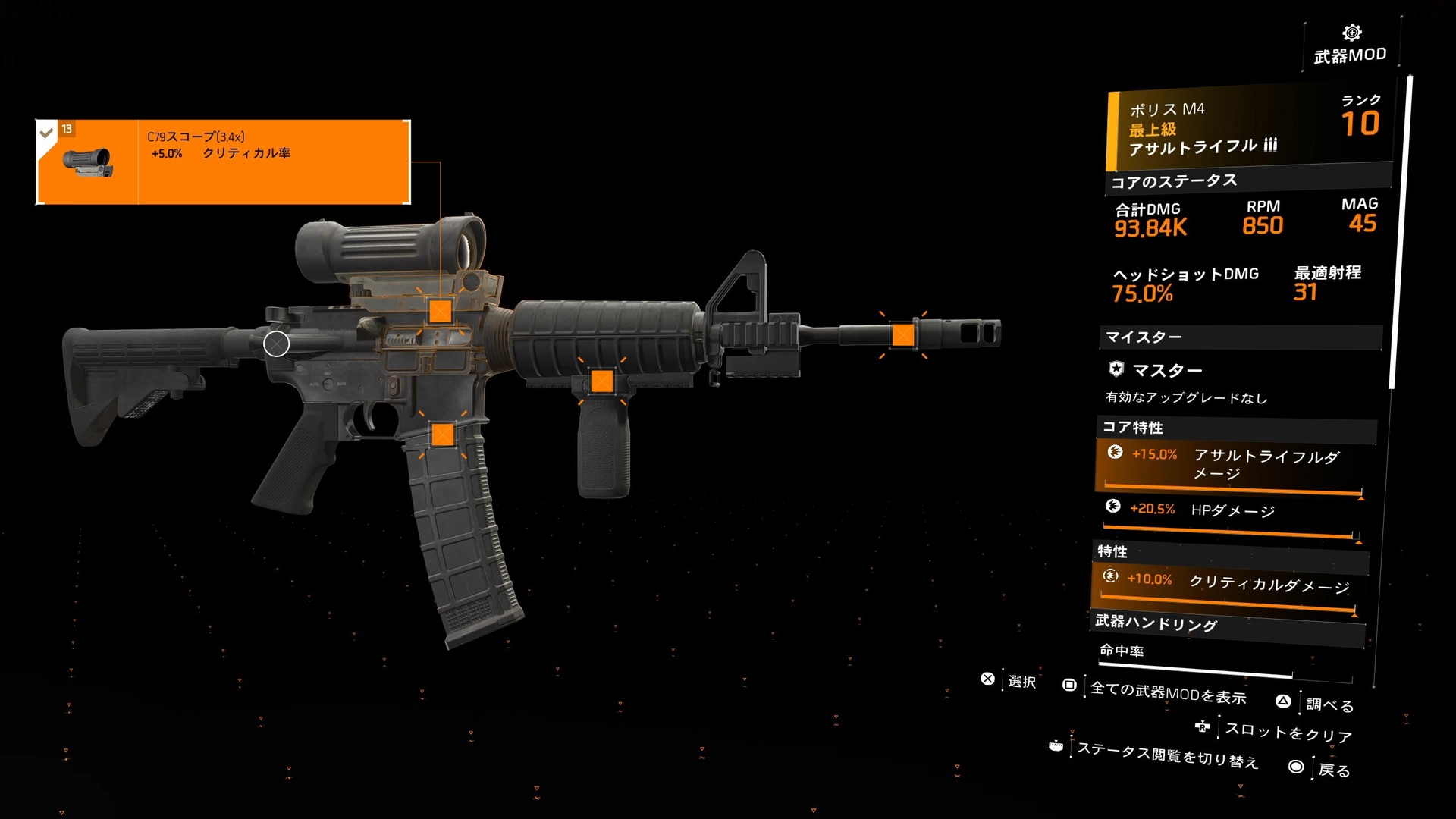
Task: Choose the muzzle mod slot on the barrel
Action: click(902, 334)
